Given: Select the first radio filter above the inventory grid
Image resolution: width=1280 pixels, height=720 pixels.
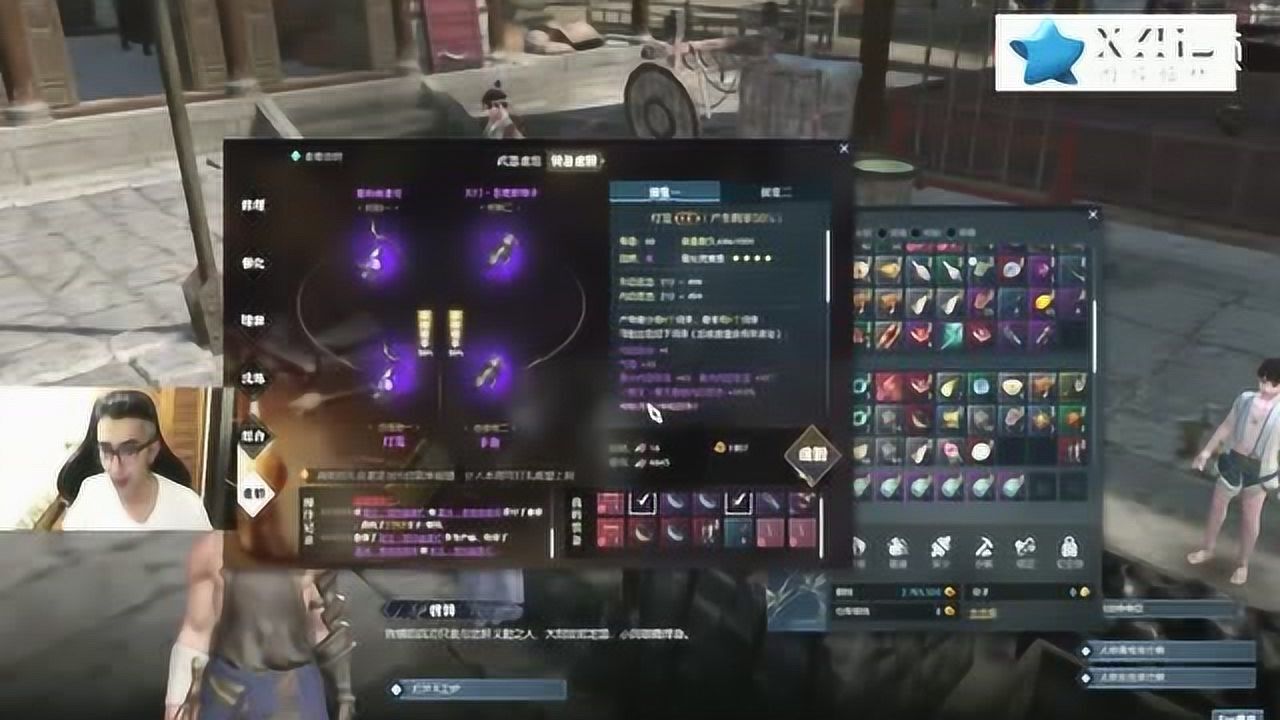Looking at the screenshot, I should point(881,233).
